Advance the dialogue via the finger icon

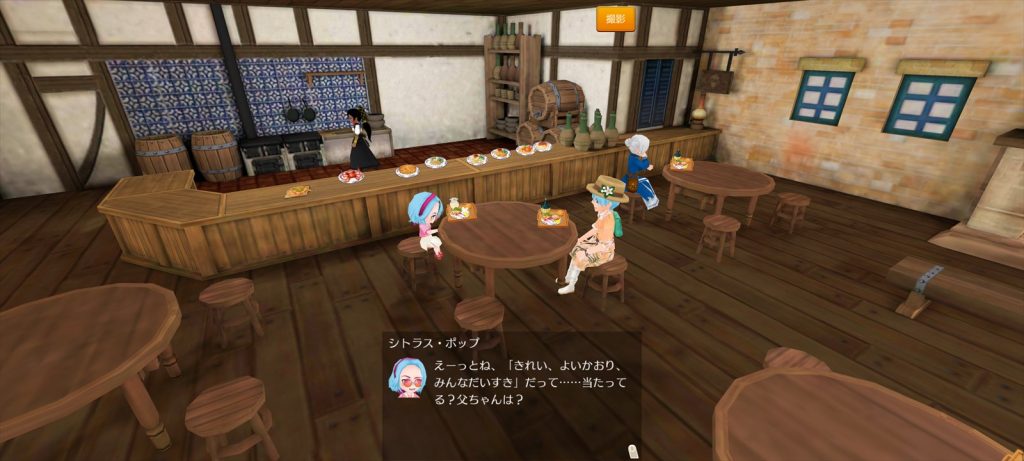coord(633,451)
